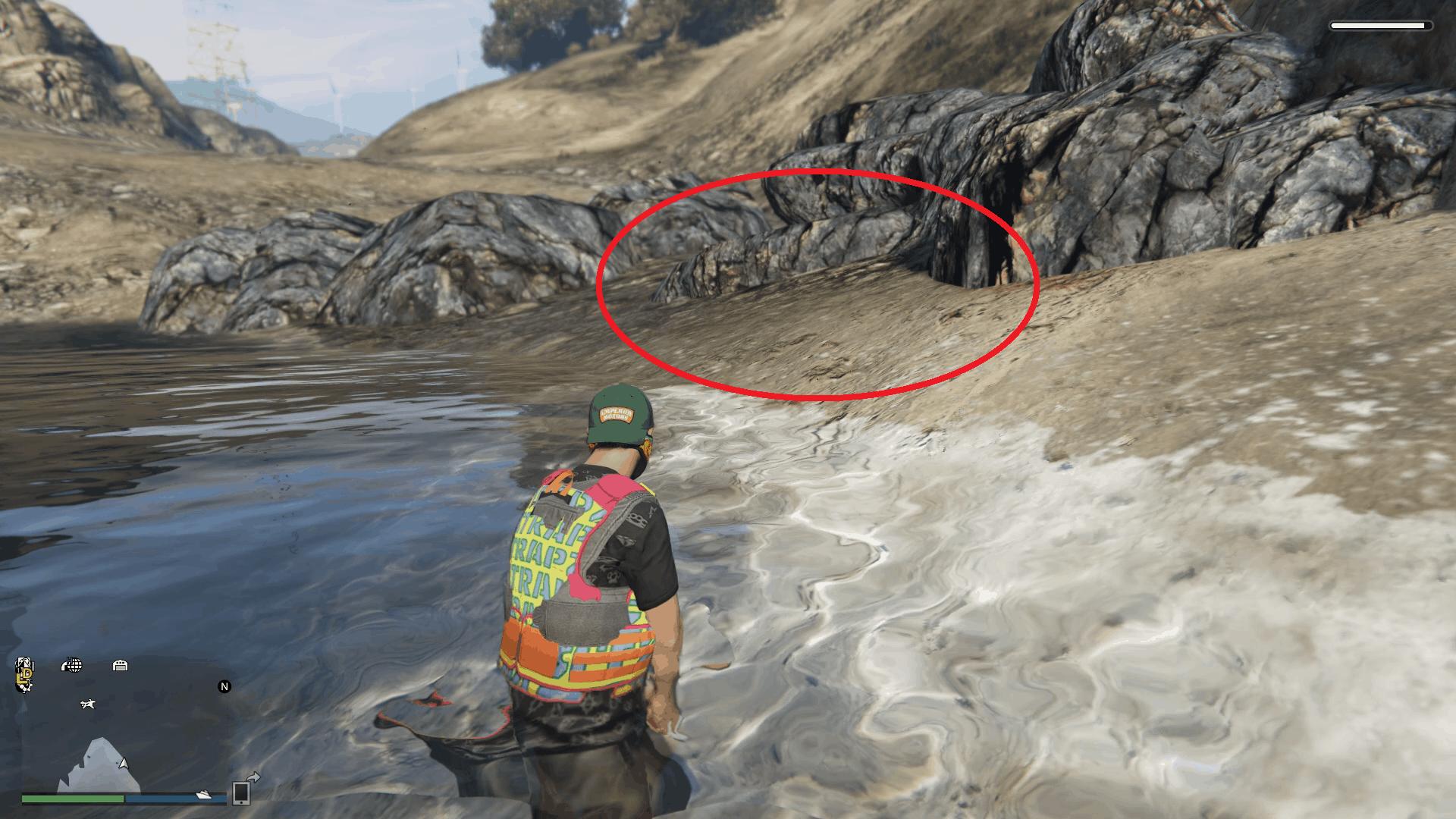Select the garage blip above the minimap
Image resolution: width=1456 pixels, height=819 pixels.
[120, 666]
